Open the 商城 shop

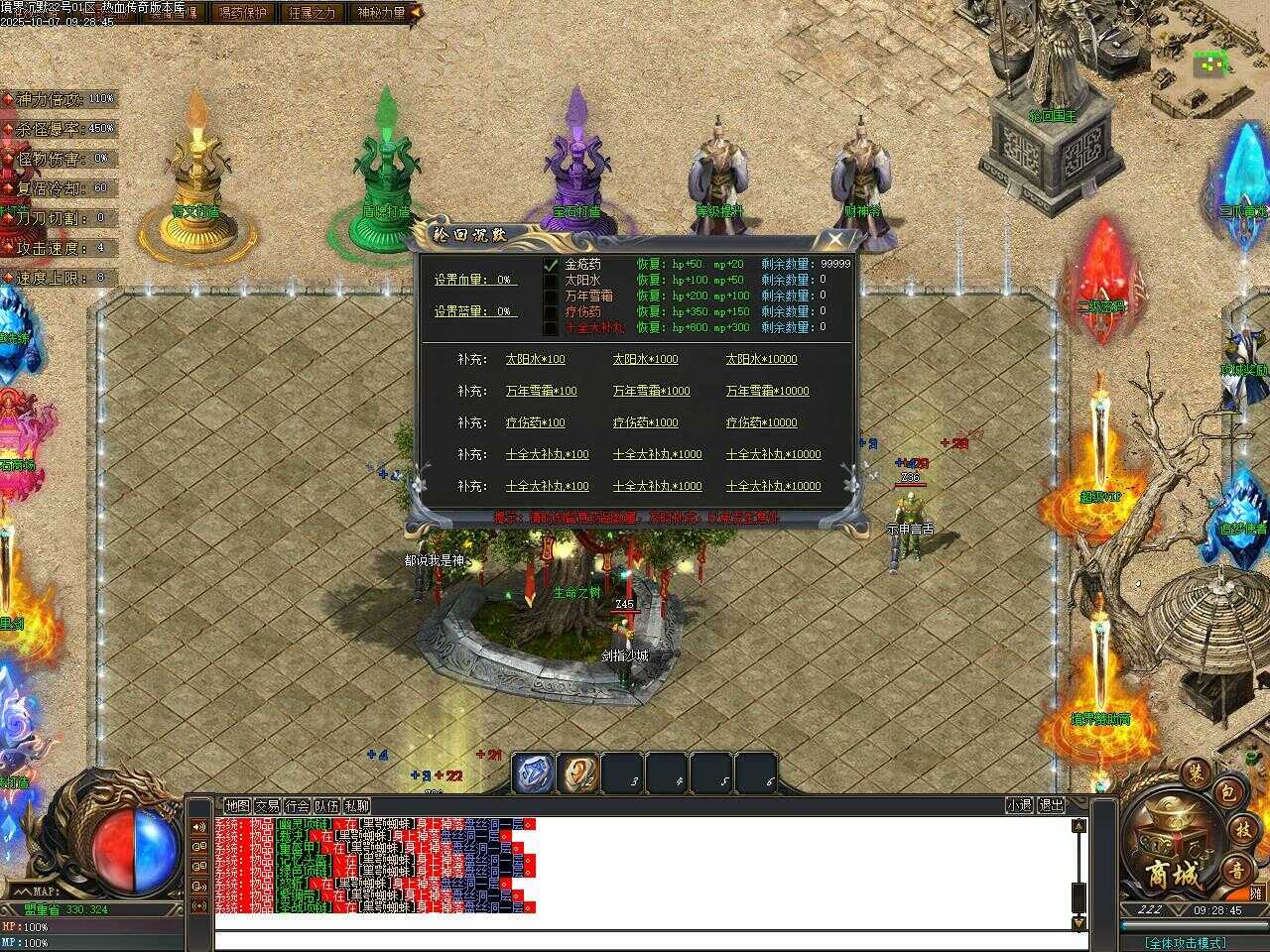click(1172, 875)
